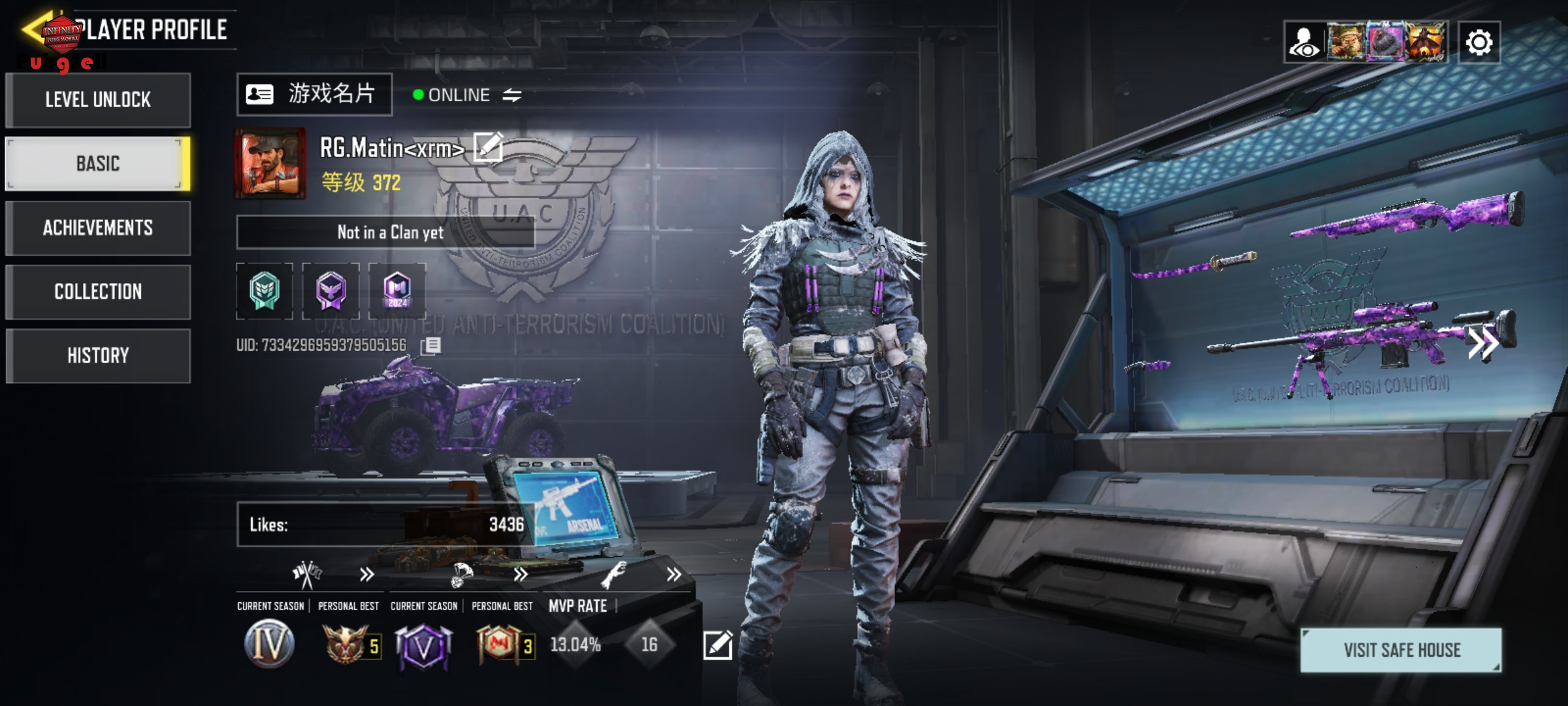Open the Achievements tab
Viewport: 1568px width, 706px height.
pos(98,227)
